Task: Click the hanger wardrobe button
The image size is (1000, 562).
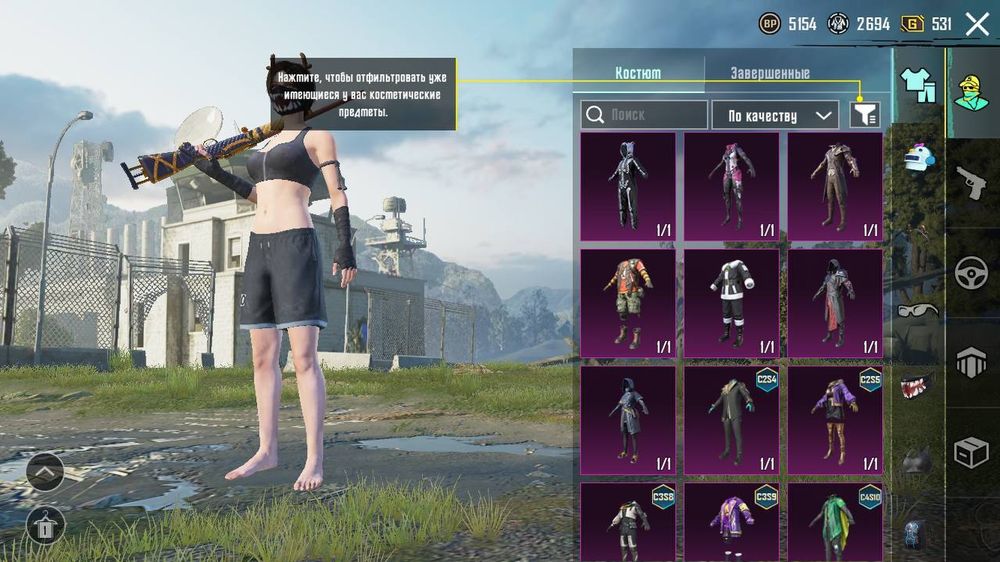Action: 46,525
